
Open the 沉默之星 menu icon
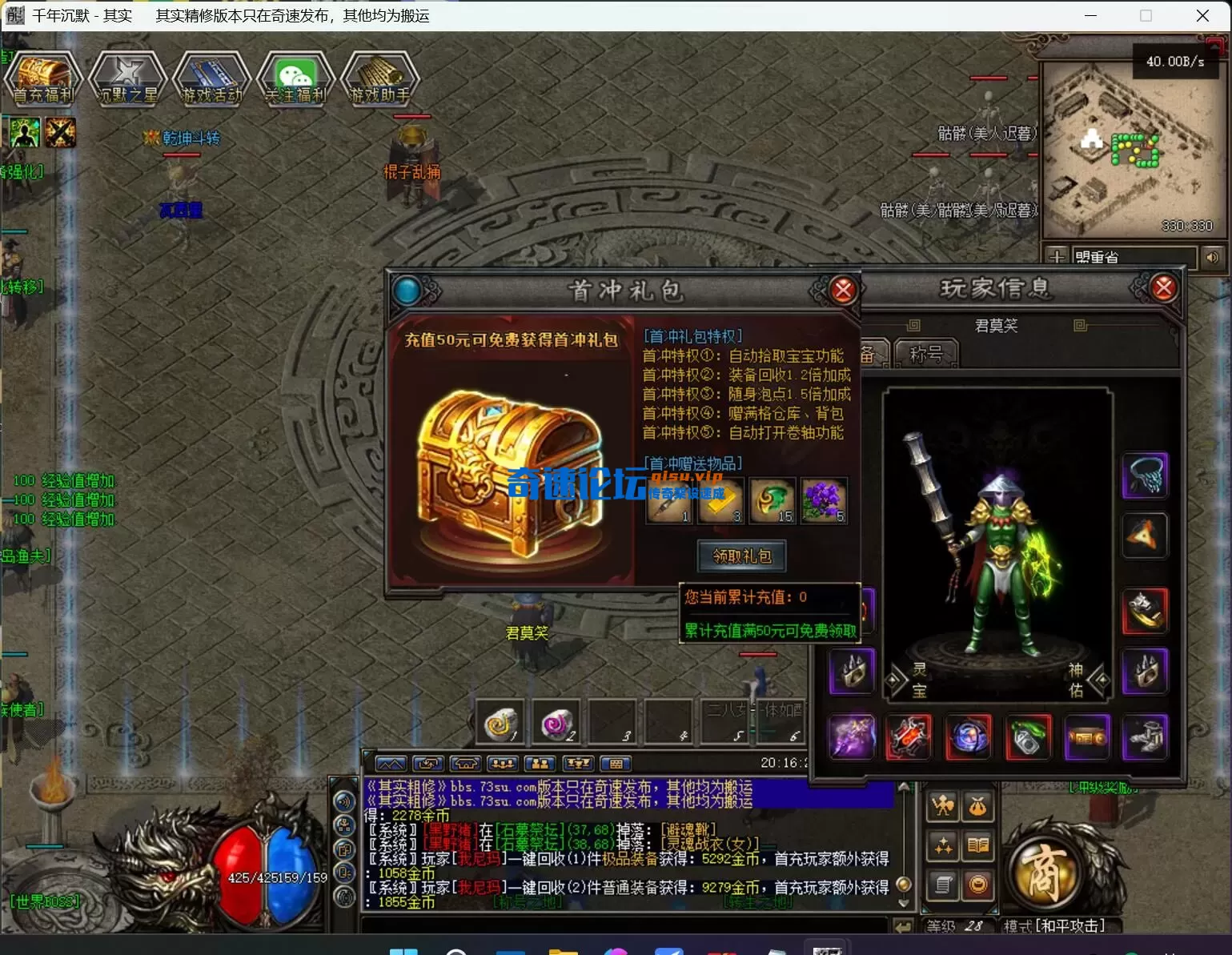tap(127, 78)
